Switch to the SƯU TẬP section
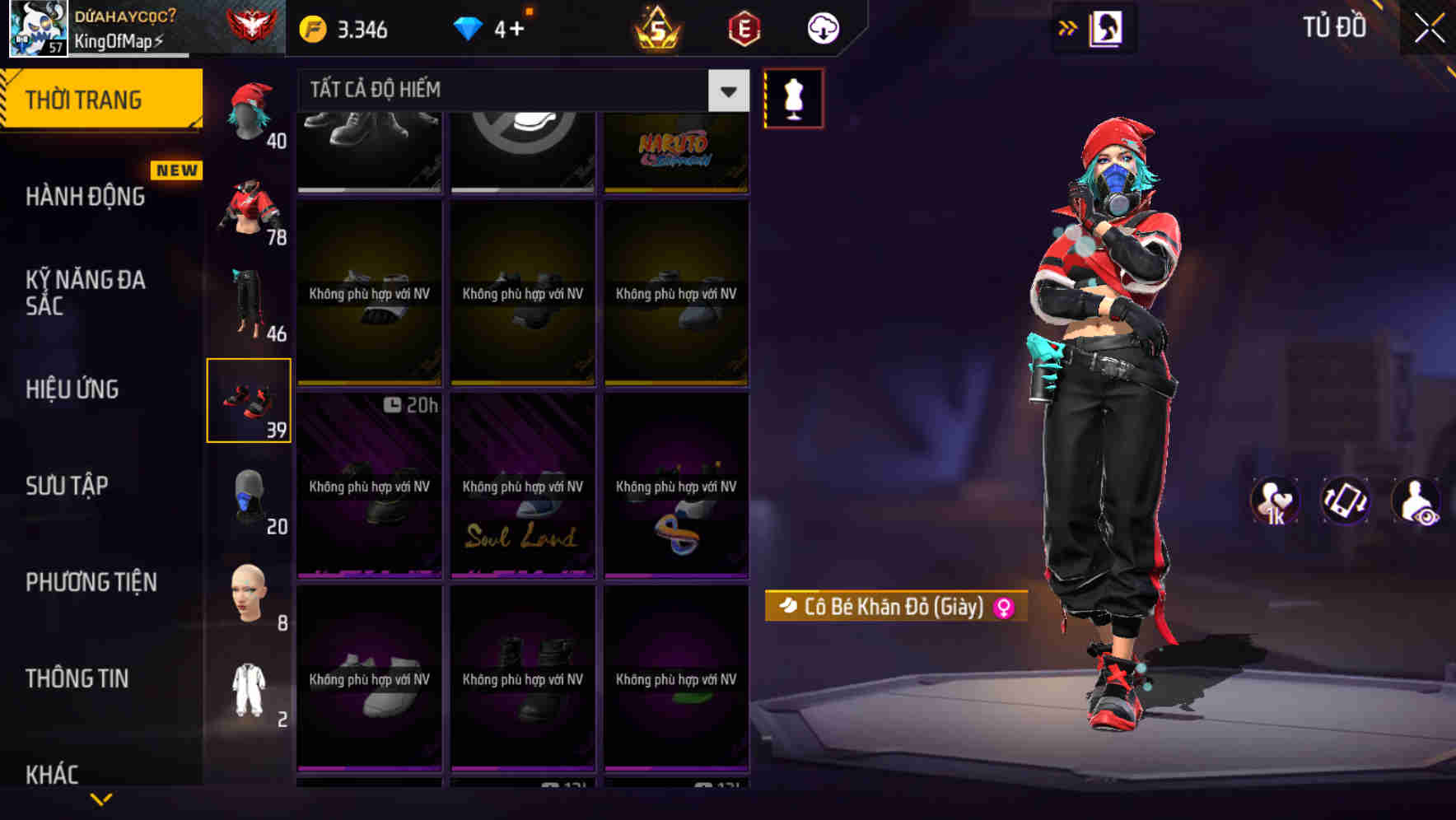 coord(68,486)
